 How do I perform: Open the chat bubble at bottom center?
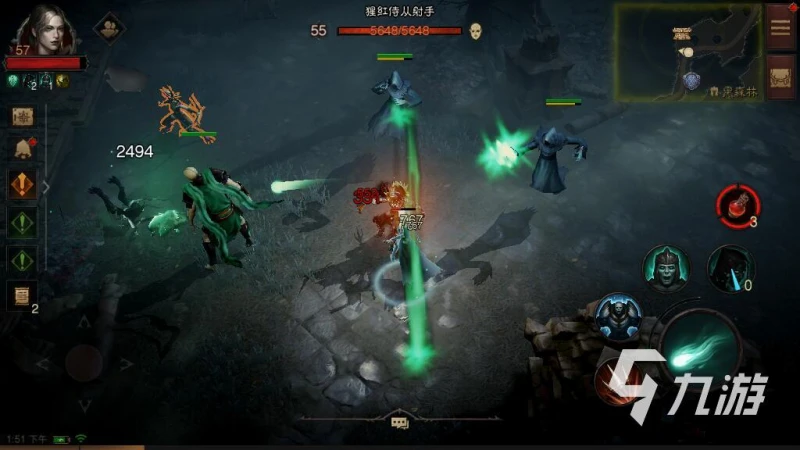point(400,423)
